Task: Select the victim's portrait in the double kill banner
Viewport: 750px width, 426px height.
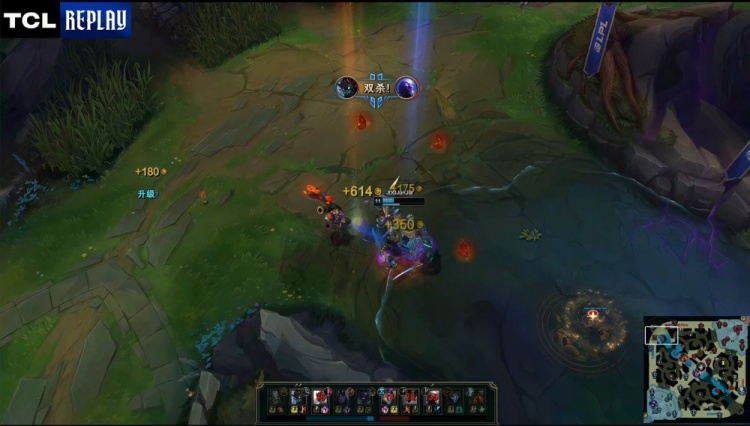Action: click(406, 87)
